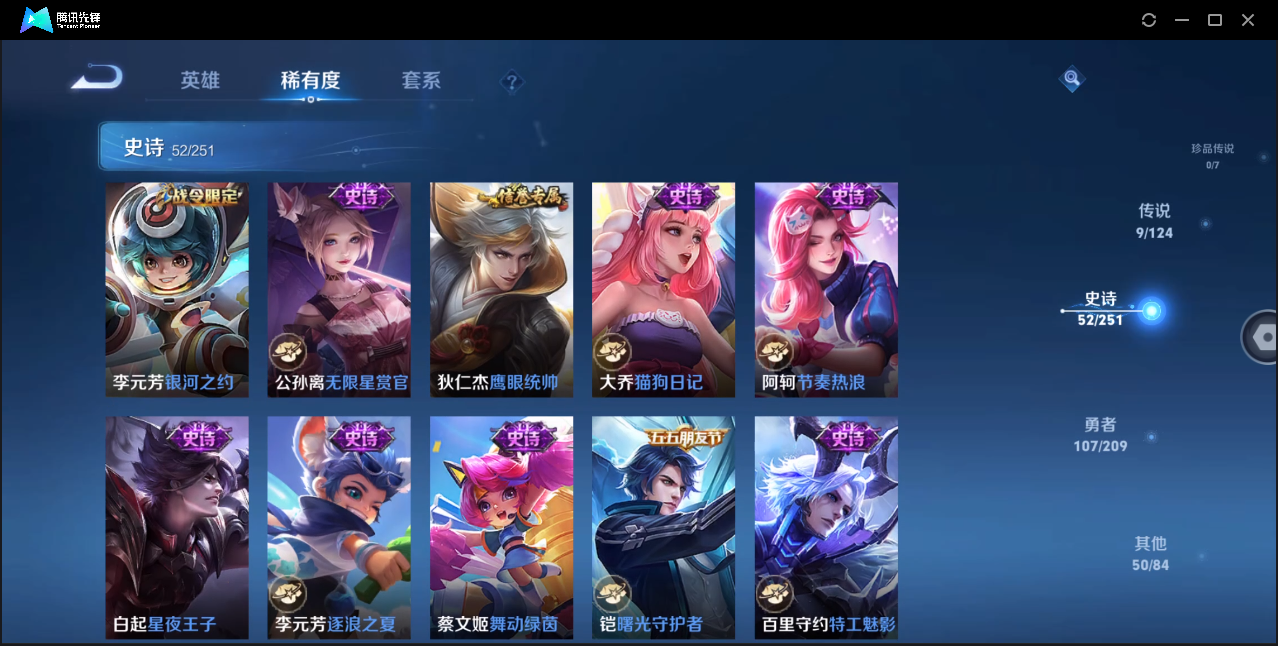Screen dimensions: 1278x646
Task: Select 百里守约 特工魅影 skin card
Action: coord(826,527)
